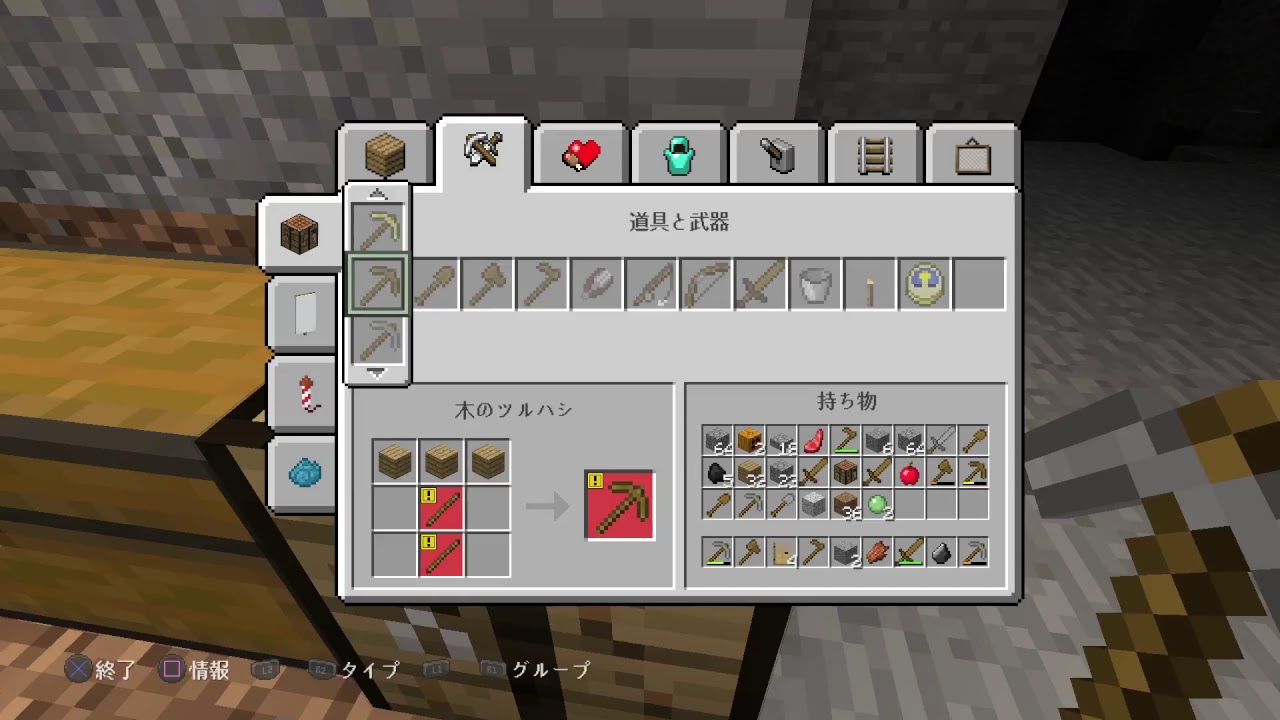This screenshot has height=720, width=1280.
Task: Select the fishing rod recipe
Action: coord(650,283)
